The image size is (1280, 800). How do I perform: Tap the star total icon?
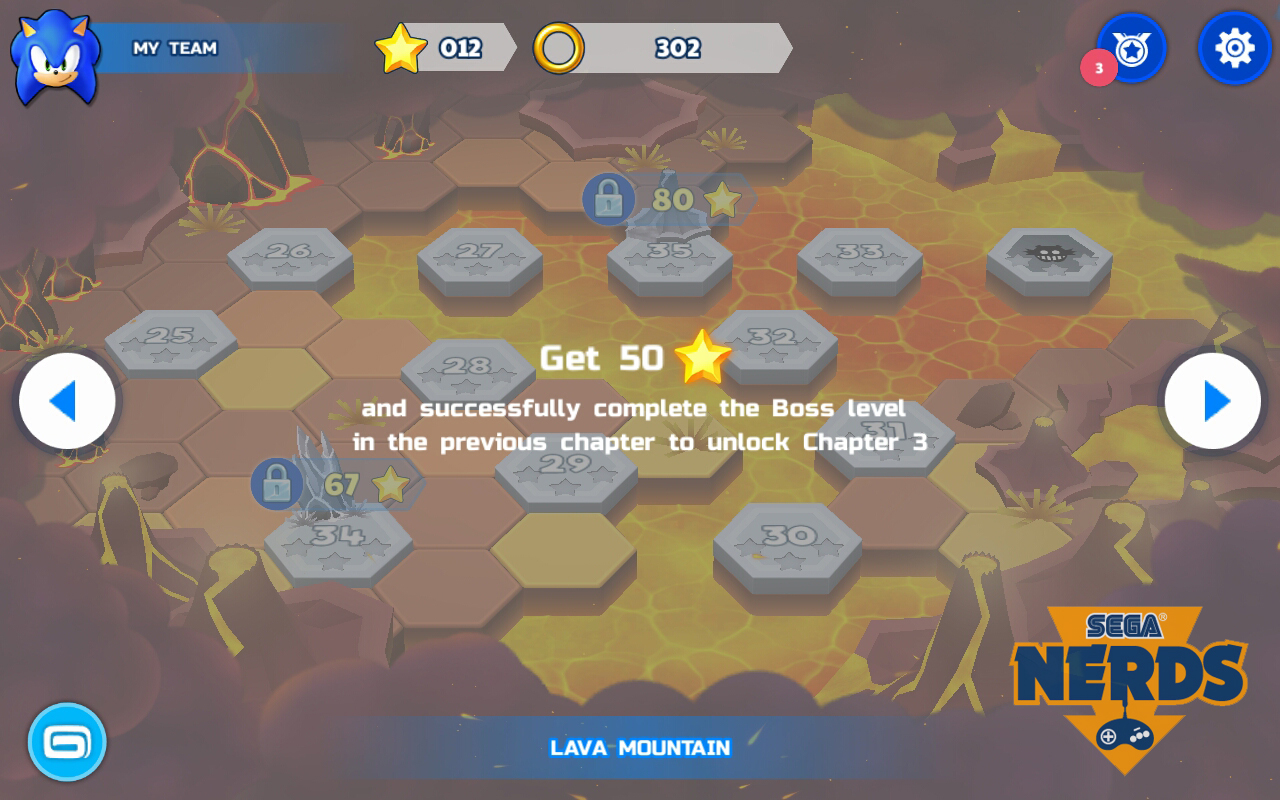[x=401, y=48]
